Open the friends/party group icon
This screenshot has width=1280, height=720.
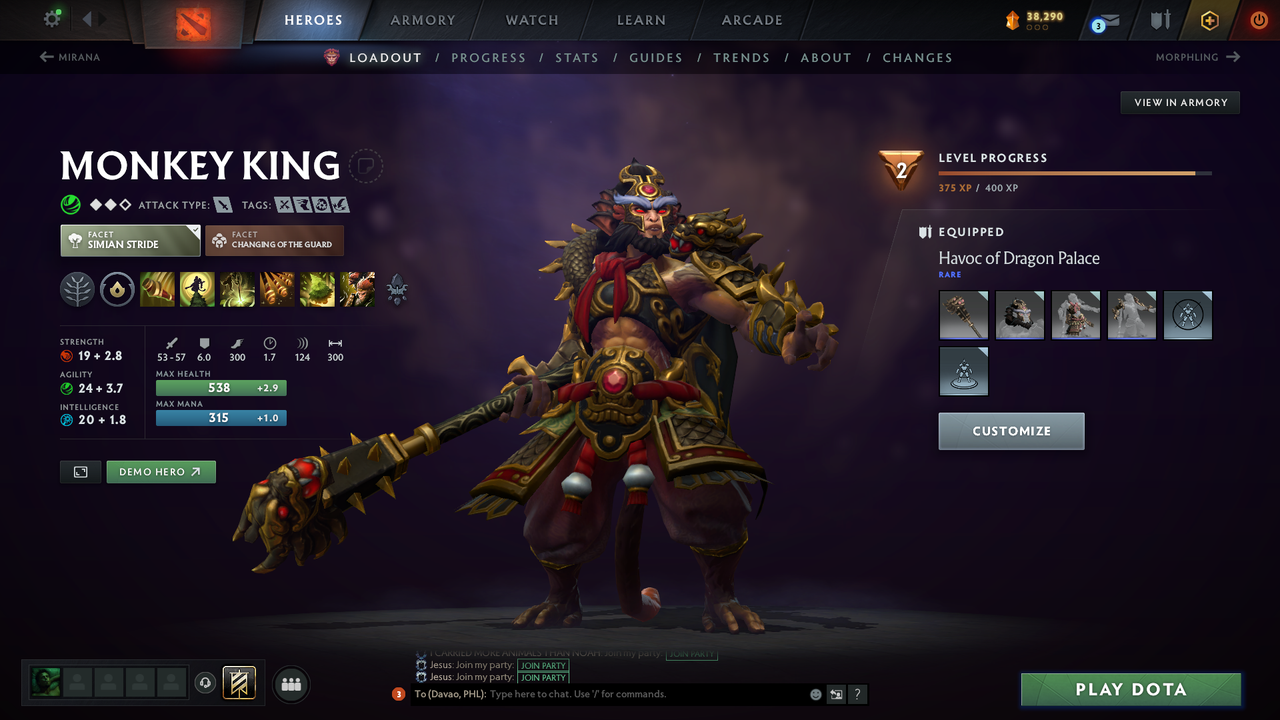pos(290,684)
